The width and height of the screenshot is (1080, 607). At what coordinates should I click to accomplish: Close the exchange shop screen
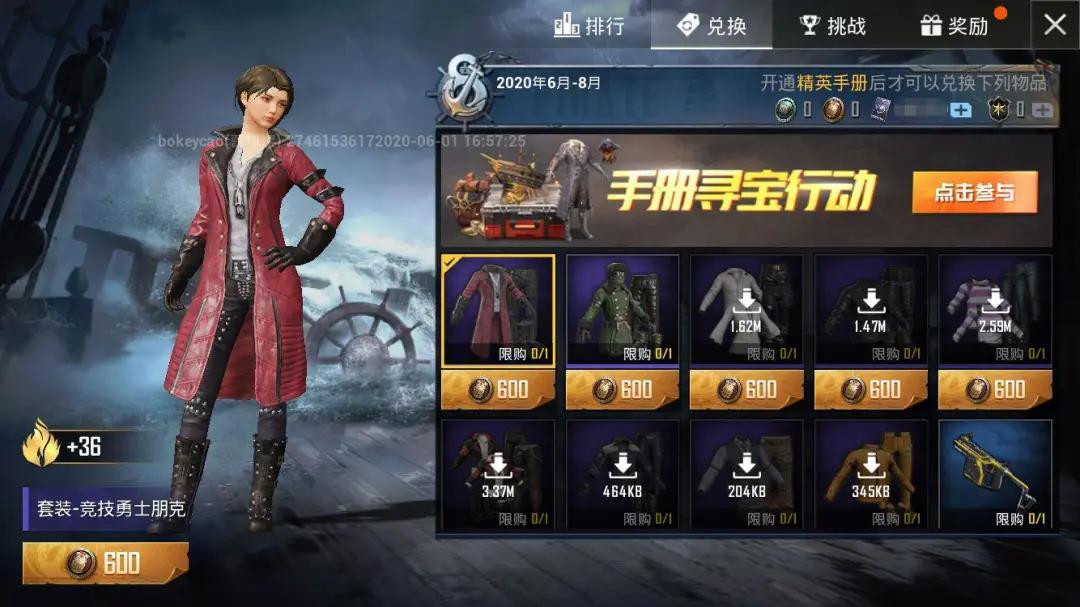[x=1055, y=25]
